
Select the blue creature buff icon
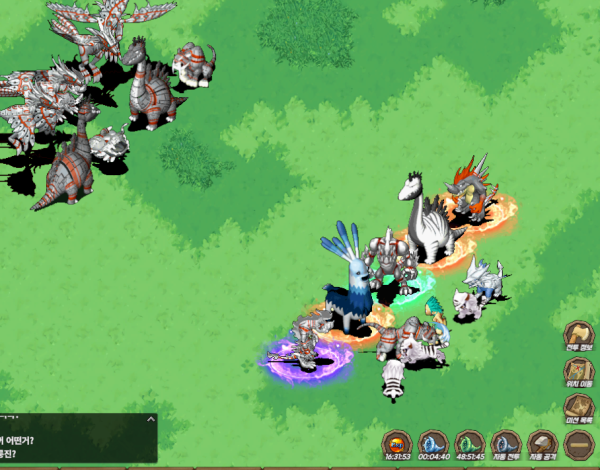pos(433,442)
